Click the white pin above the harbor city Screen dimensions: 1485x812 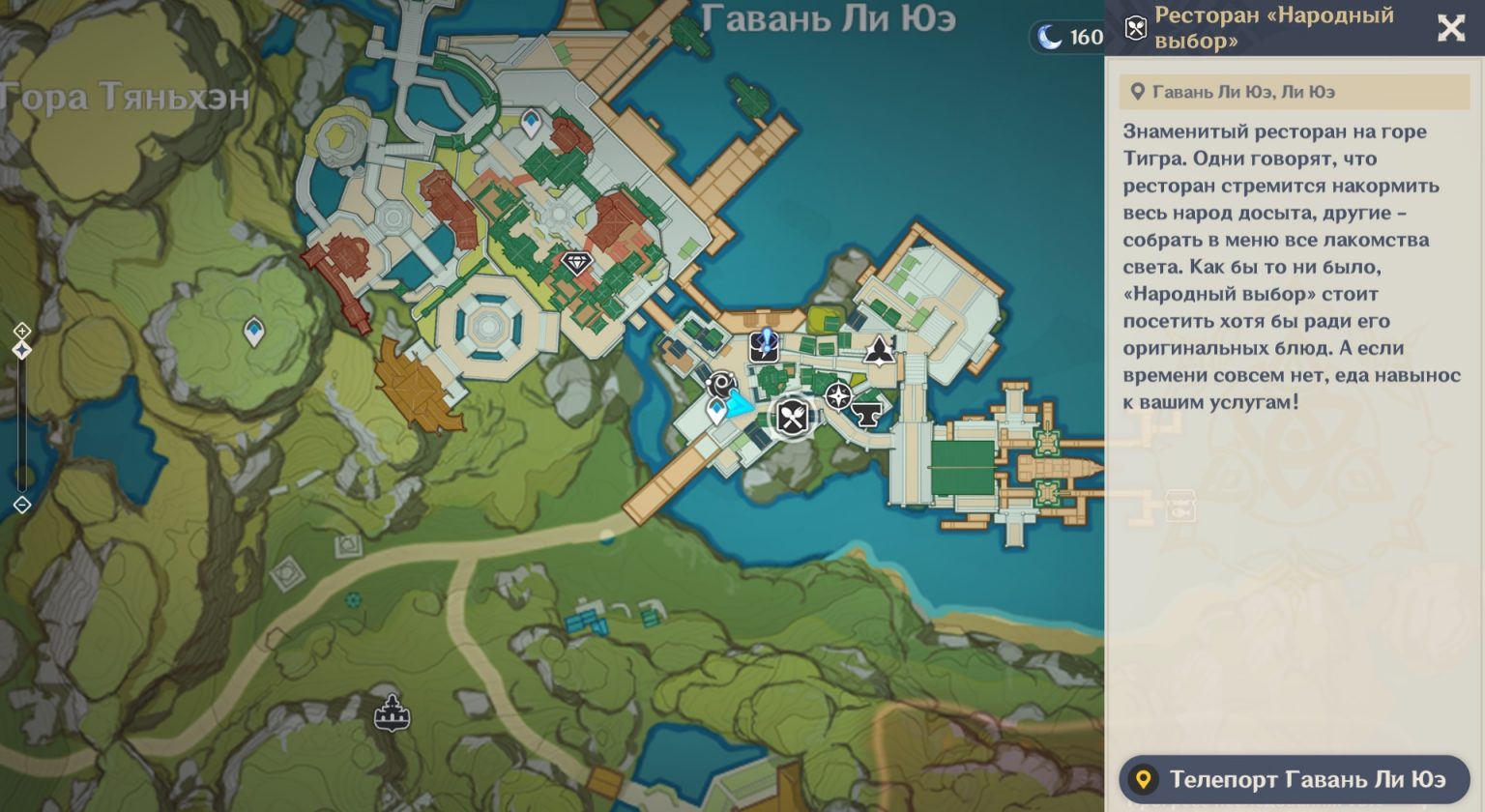(x=530, y=122)
